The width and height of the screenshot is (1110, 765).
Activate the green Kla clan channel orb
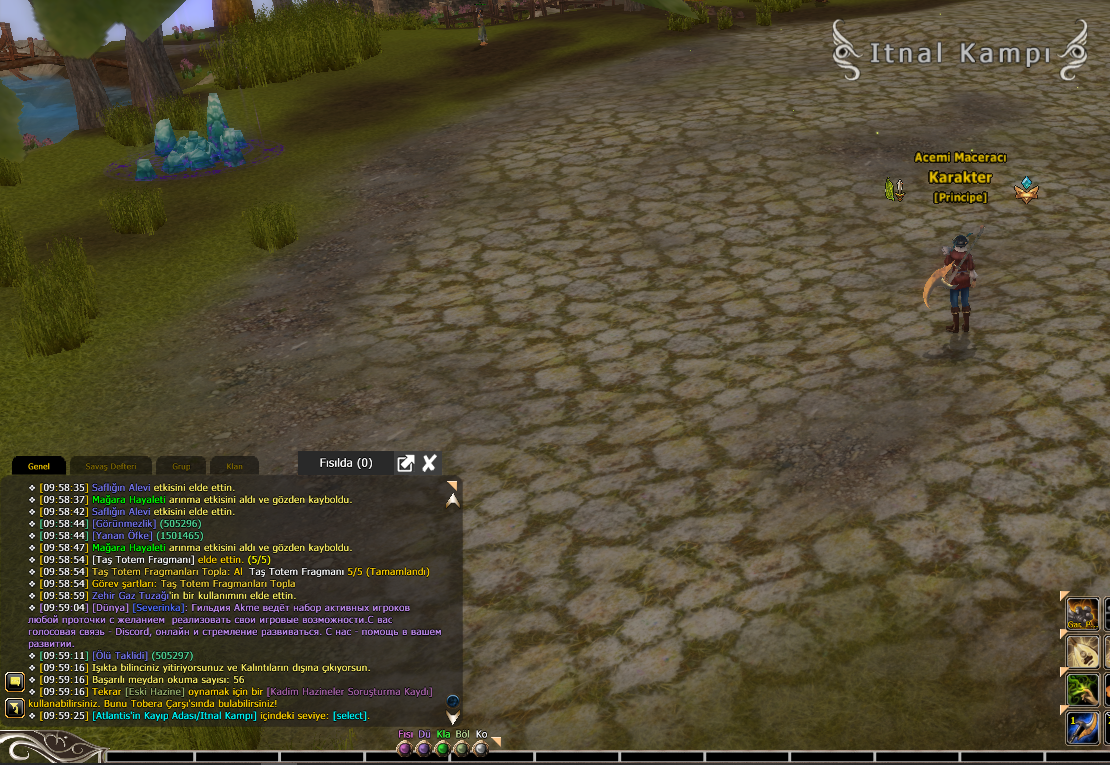(x=442, y=748)
